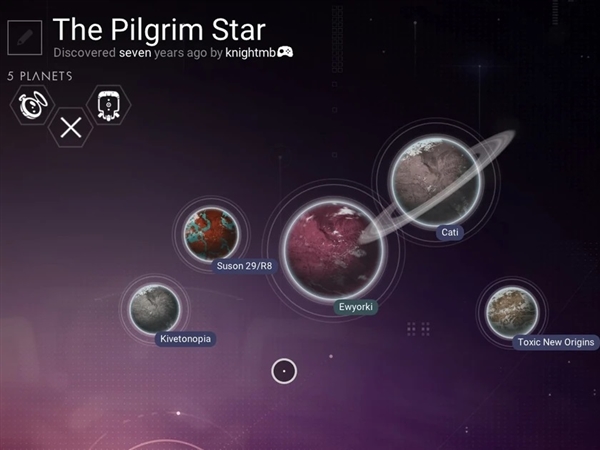Select planet Suson 29/R8

pyautogui.click(x=211, y=233)
